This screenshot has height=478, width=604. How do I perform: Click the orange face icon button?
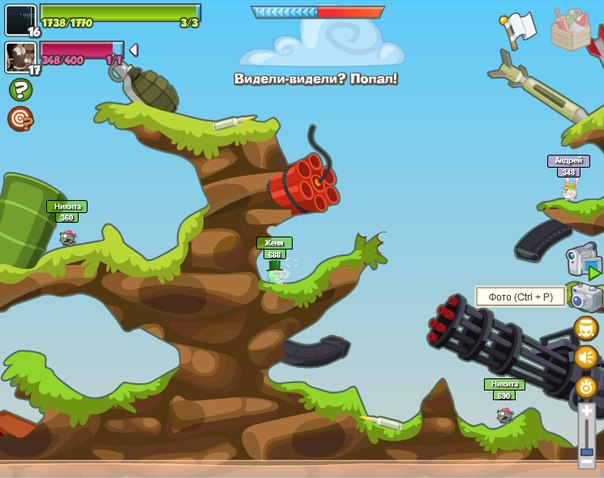[586, 328]
